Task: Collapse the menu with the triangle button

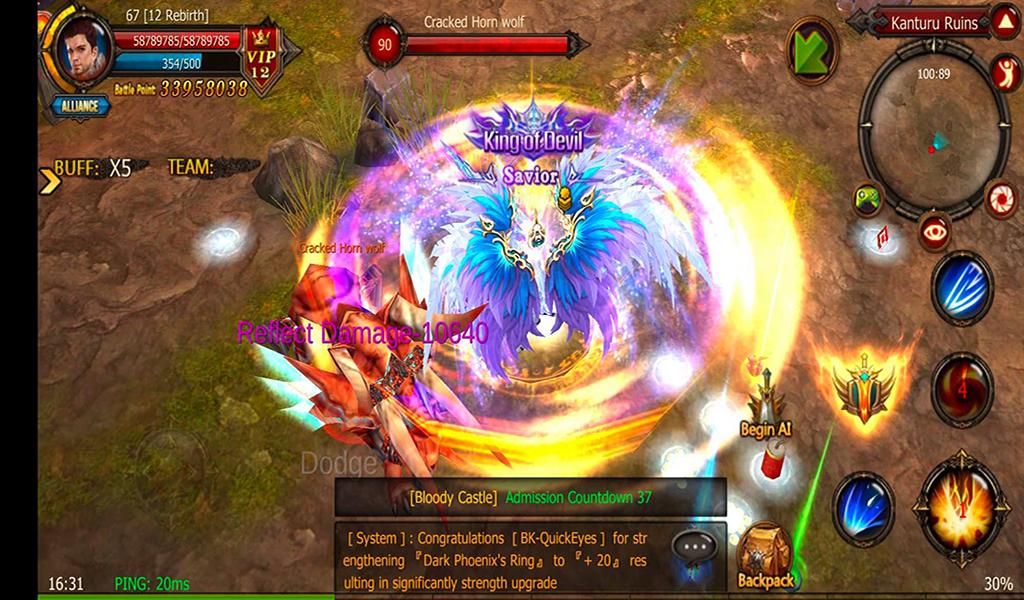Action: click(1004, 22)
